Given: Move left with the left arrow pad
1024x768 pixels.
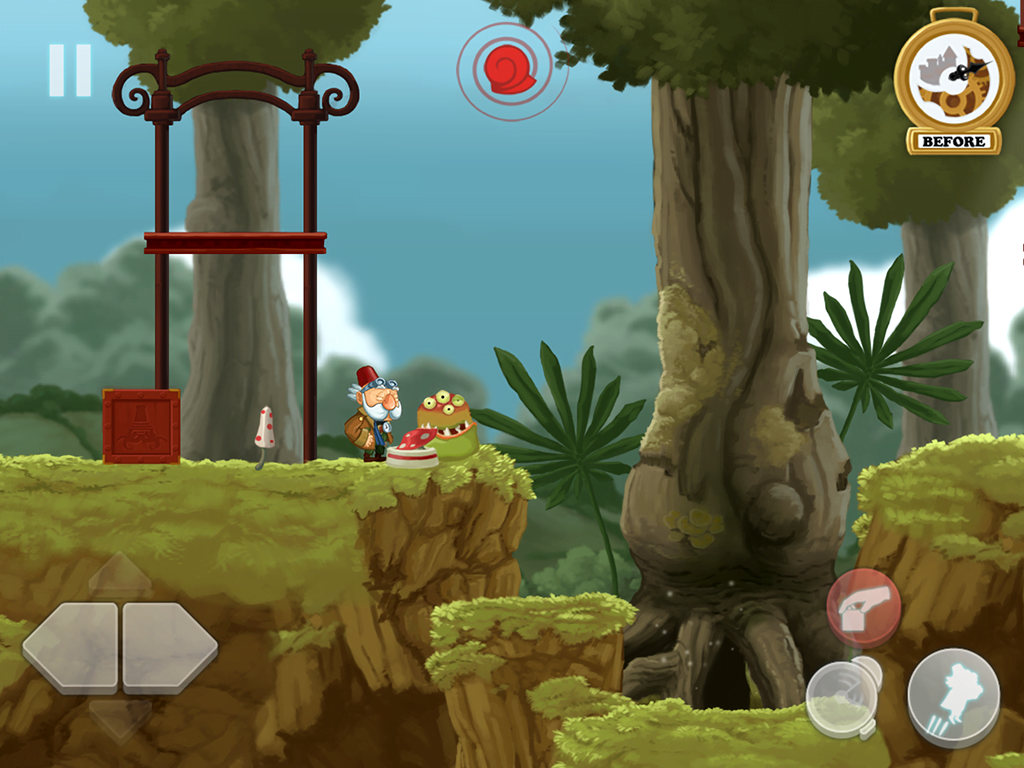Looking at the screenshot, I should coord(70,647).
